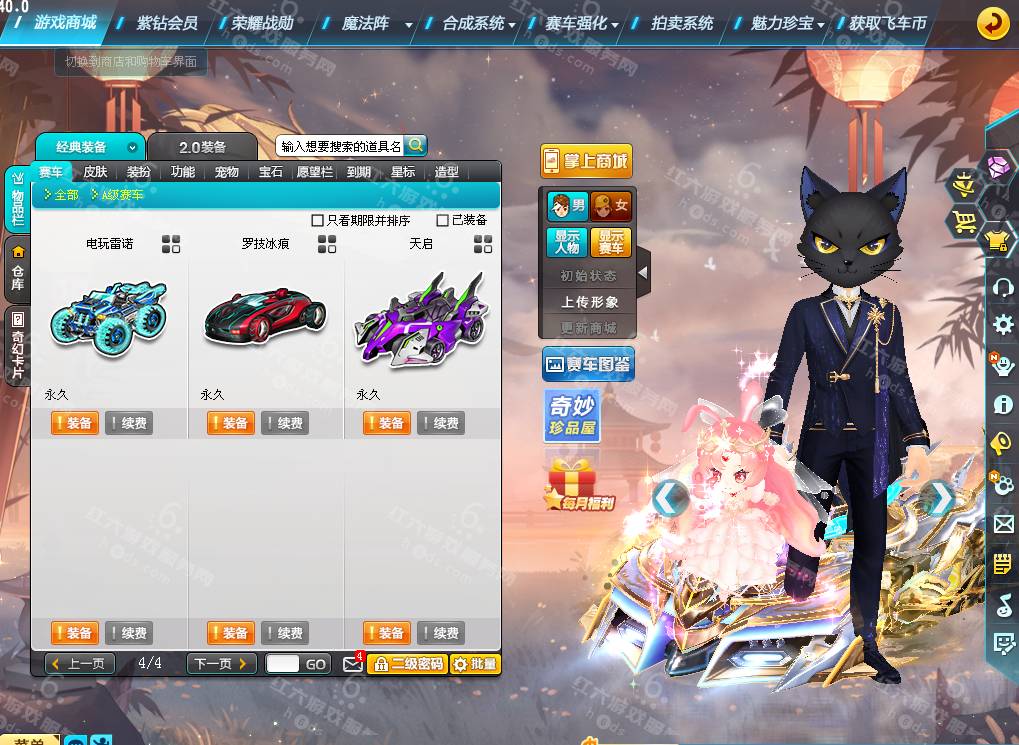The image size is (1019, 745).
Task: Choose the female 女 character option
Action: tap(611, 207)
